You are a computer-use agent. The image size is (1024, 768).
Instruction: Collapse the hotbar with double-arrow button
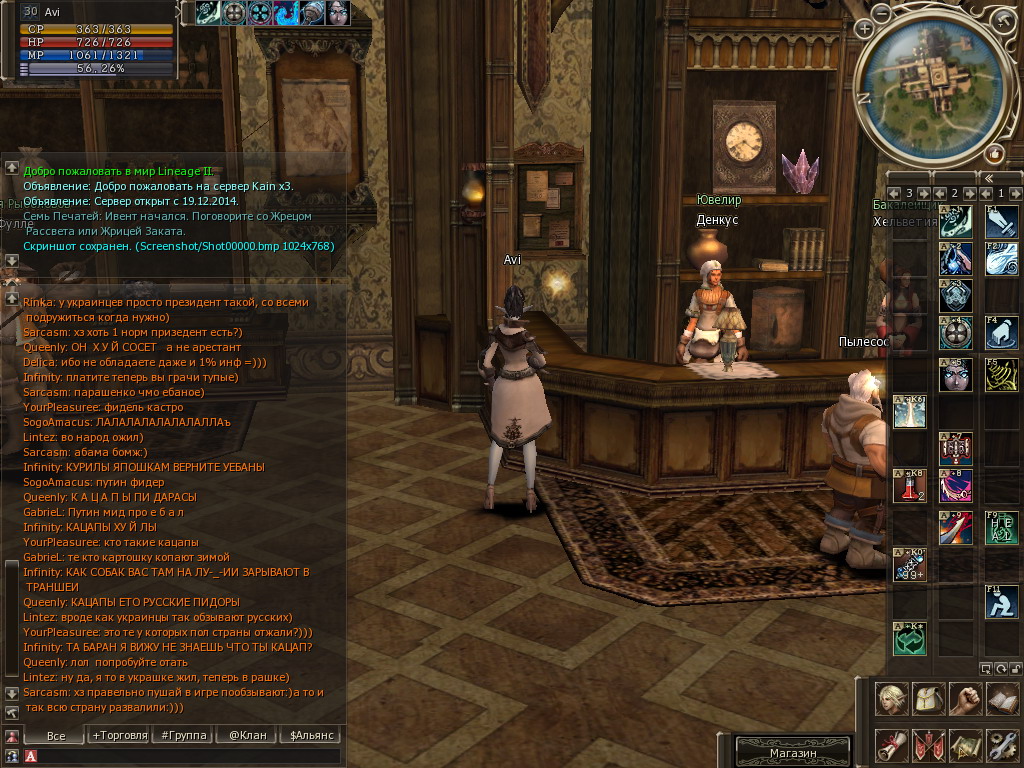tap(988, 178)
